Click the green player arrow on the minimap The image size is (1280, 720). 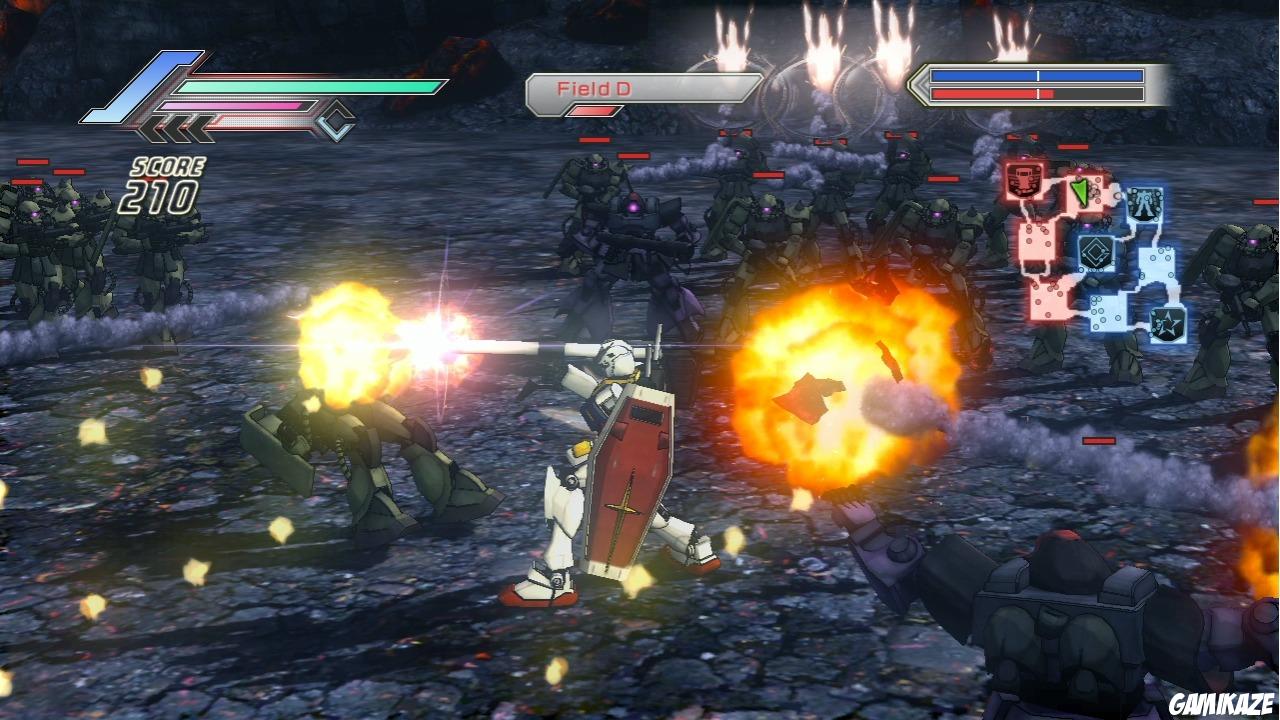(x=1082, y=190)
